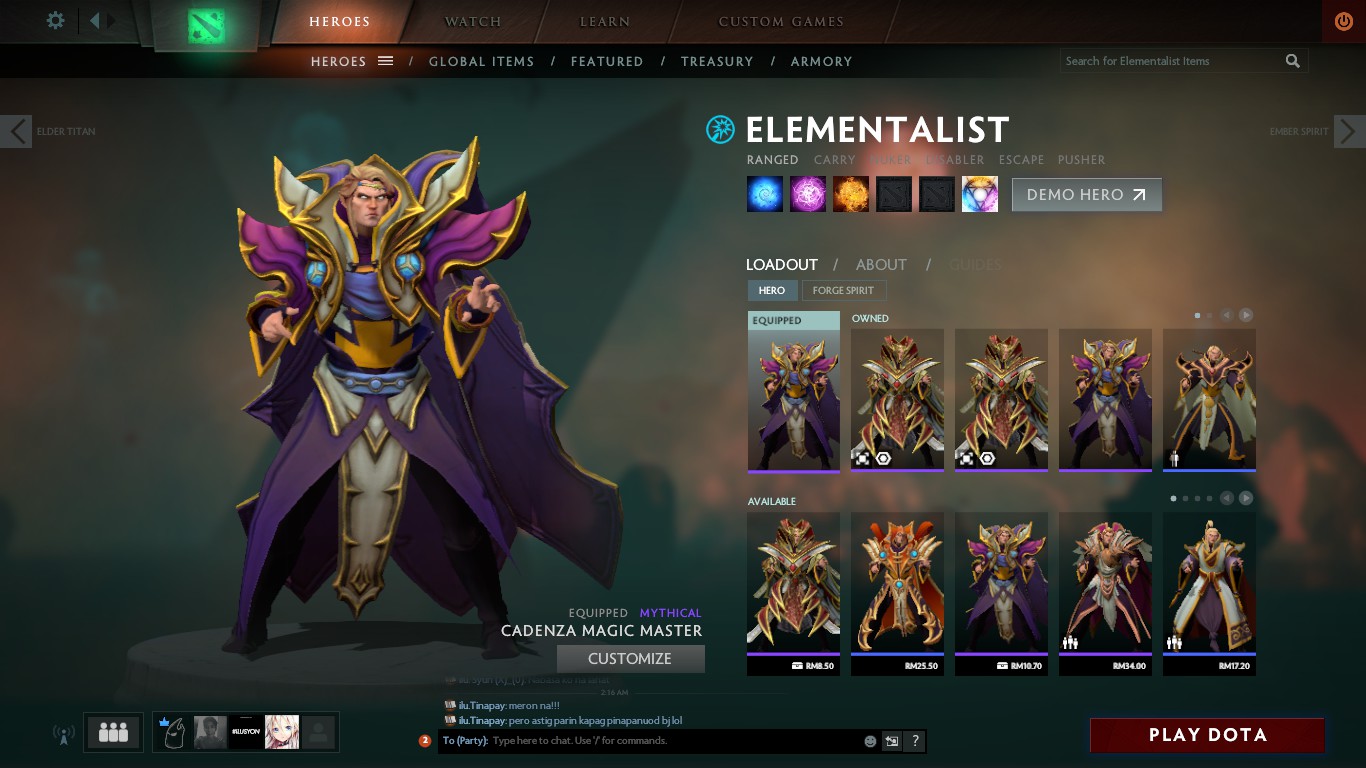Click the Play Dota button
The width and height of the screenshot is (1366, 768).
tap(1207, 735)
